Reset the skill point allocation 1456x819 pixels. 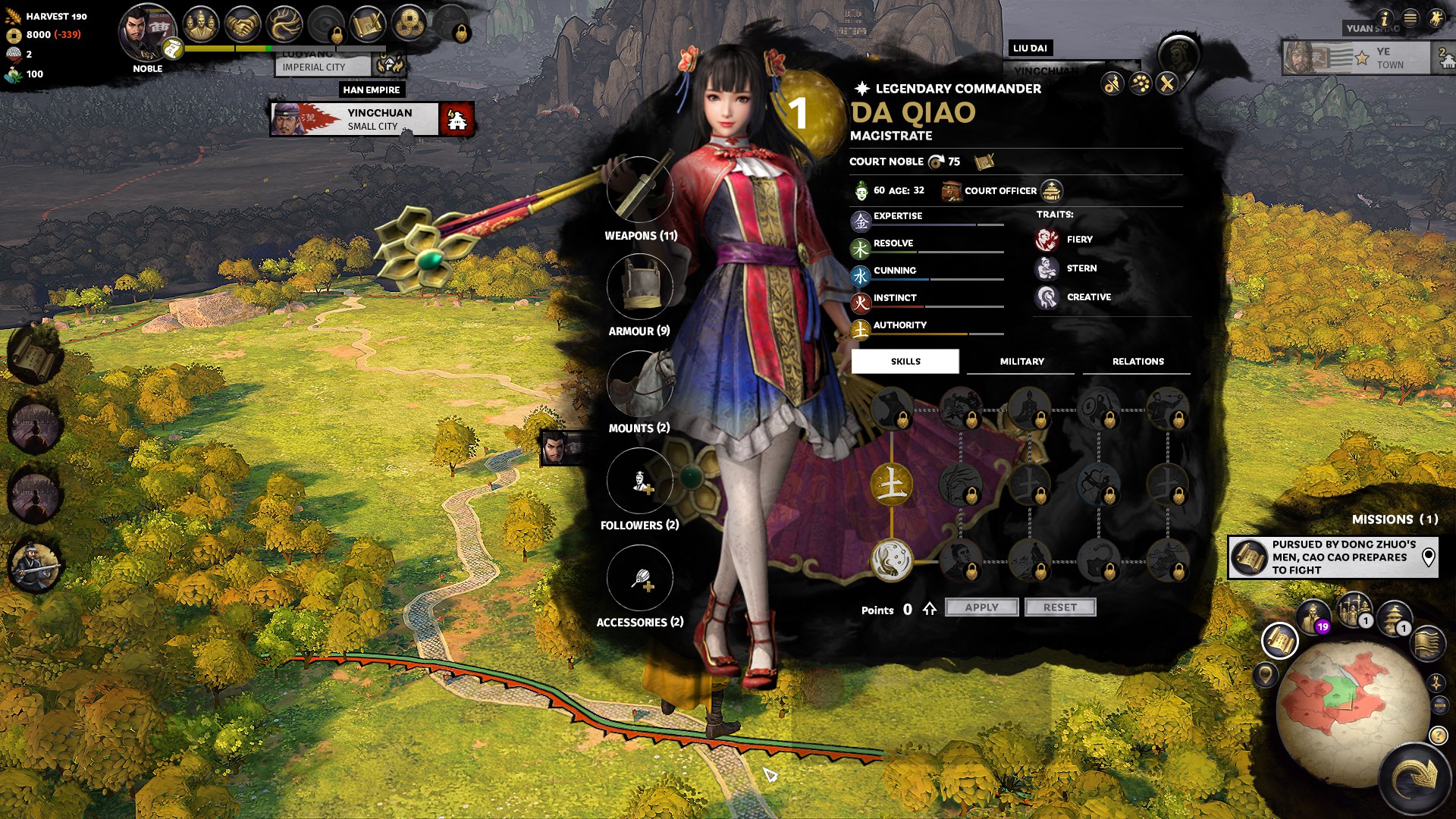coord(1059,607)
